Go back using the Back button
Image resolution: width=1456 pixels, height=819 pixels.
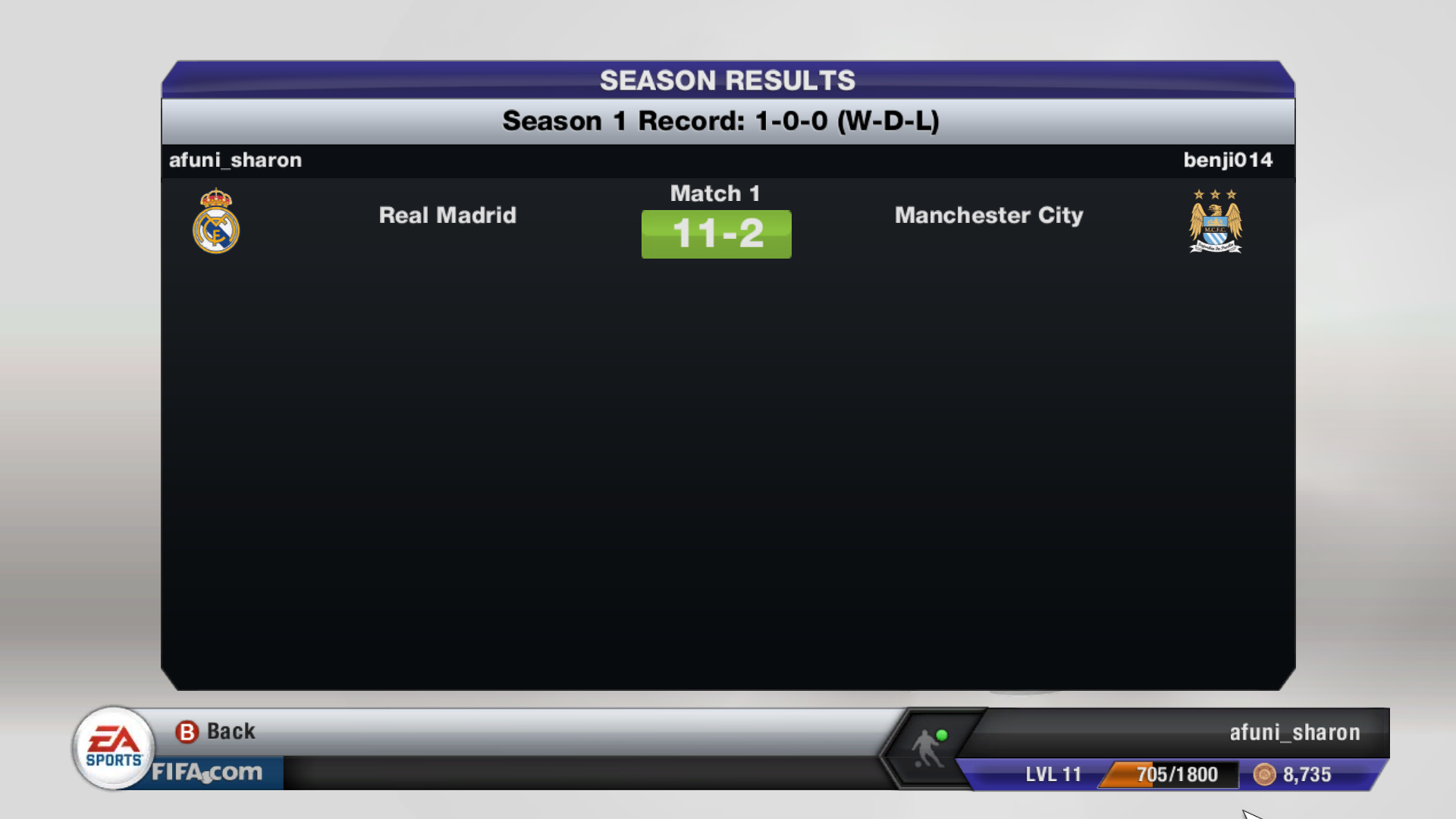point(216,732)
